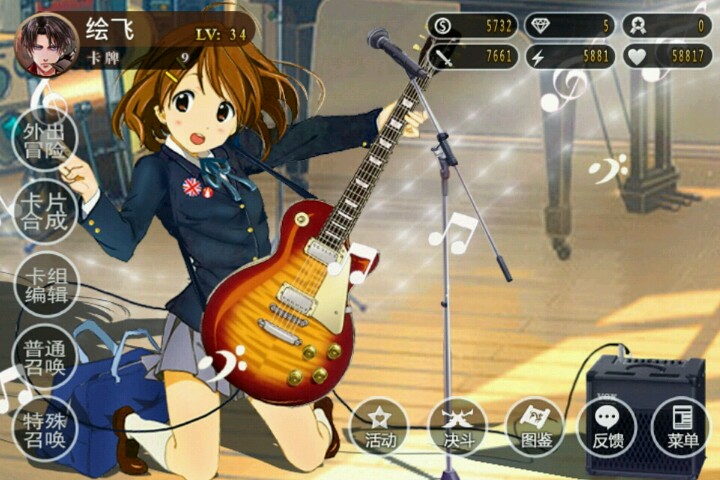Open the 反馈 feedback button
The image size is (720, 480).
pyautogui.click(x=608, y=427)
